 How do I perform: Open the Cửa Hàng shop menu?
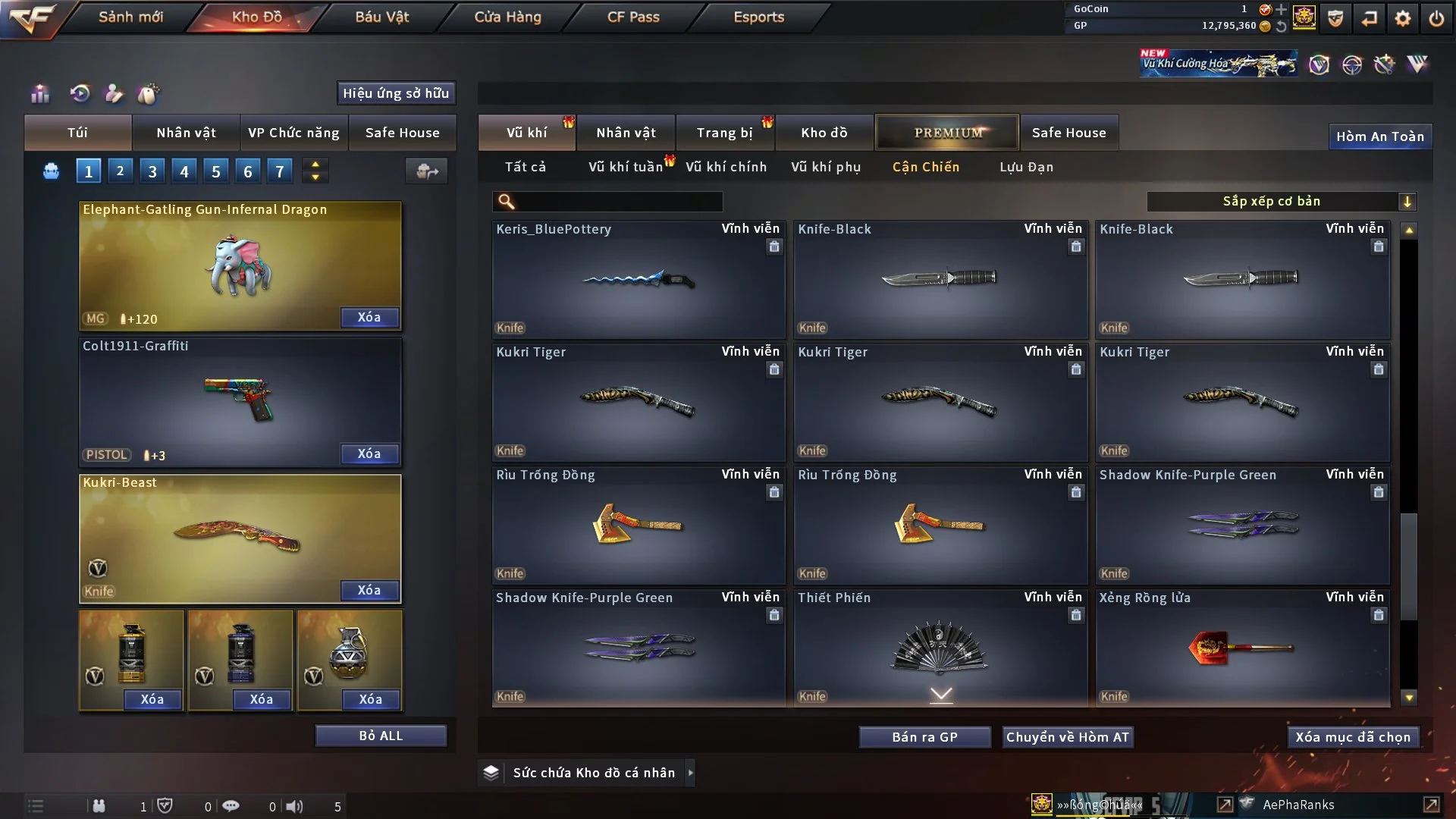coord(507,17)
